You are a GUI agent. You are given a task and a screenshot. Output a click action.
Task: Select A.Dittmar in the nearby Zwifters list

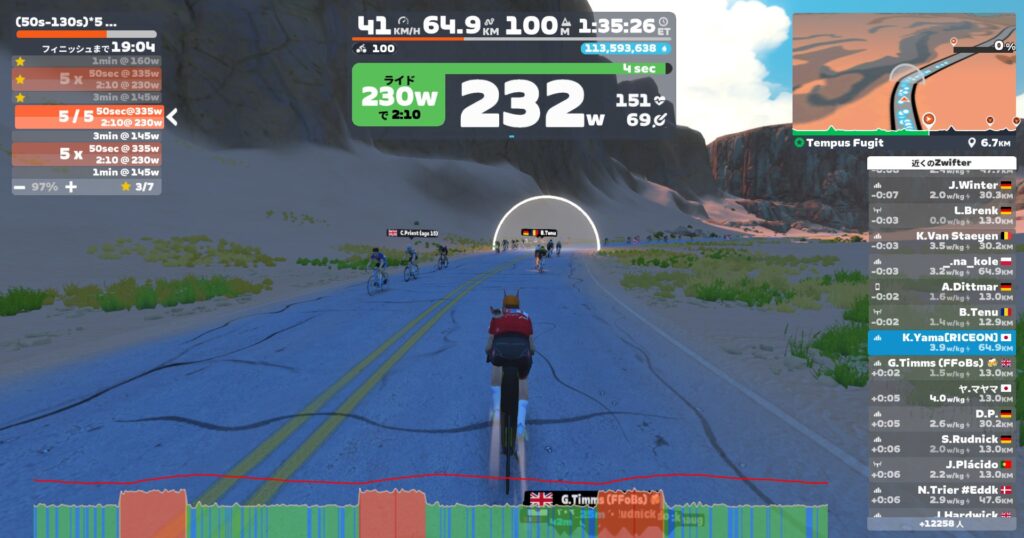tap(941, 291)
